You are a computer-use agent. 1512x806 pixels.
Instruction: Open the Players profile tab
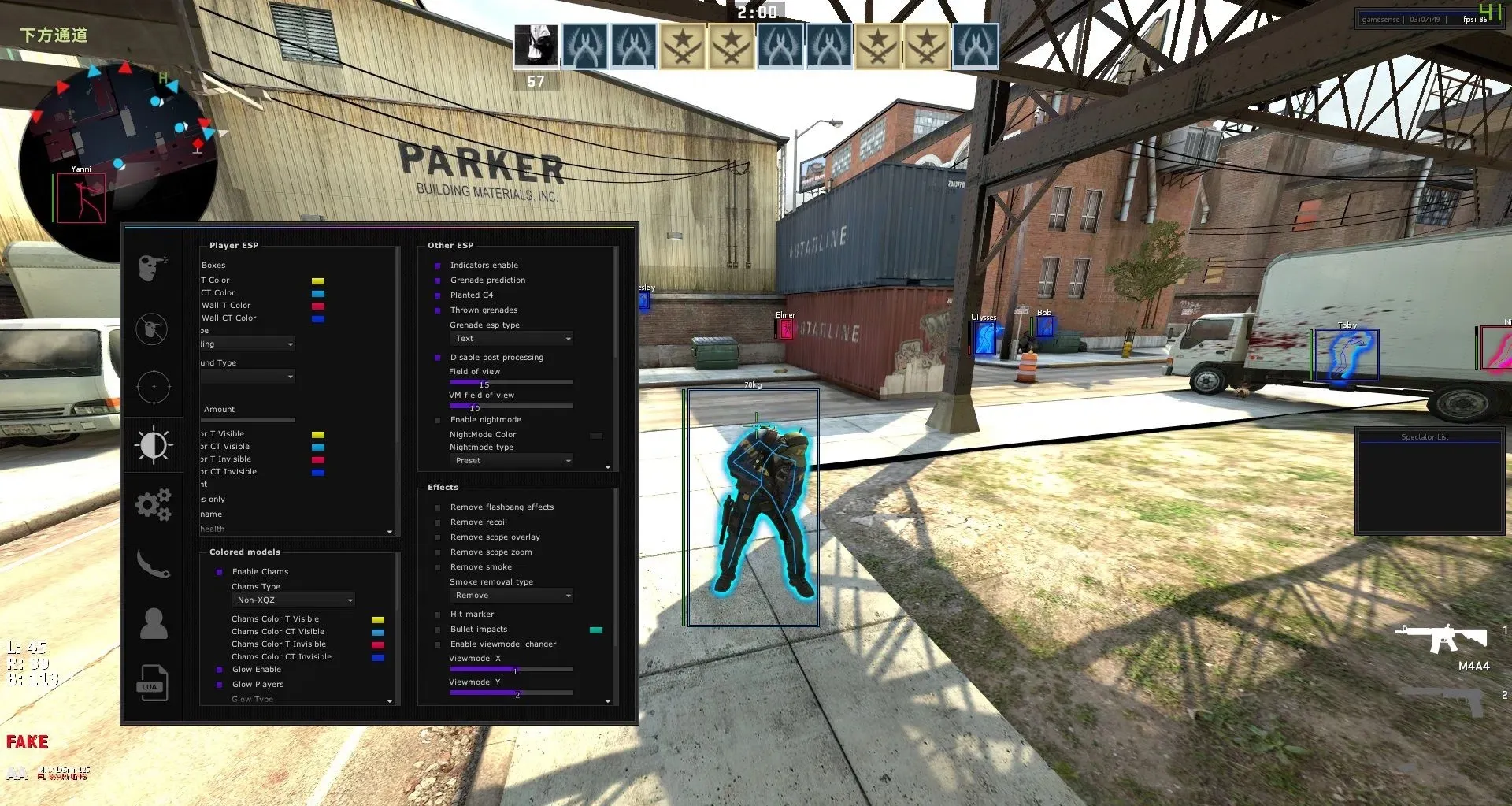tap(154, 623)
